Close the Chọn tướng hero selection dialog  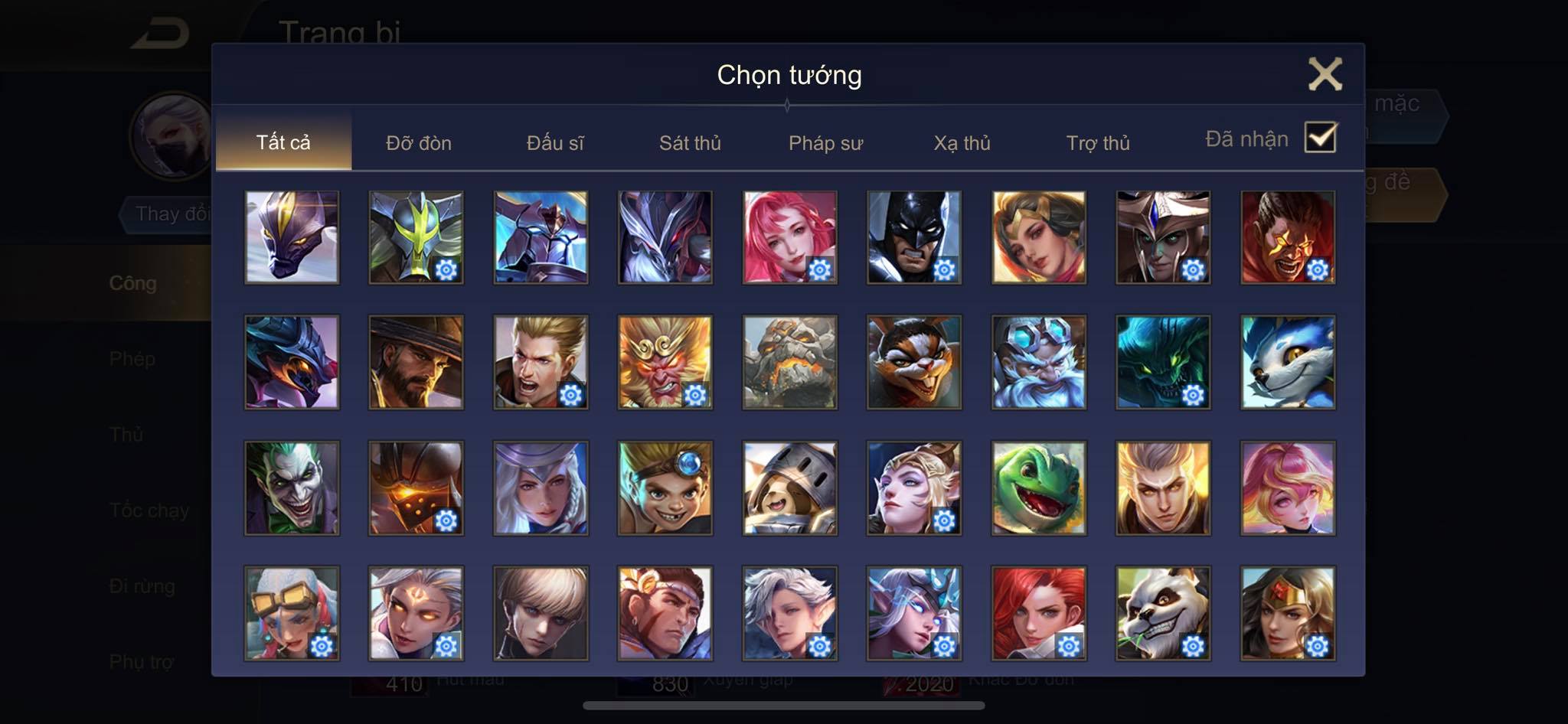(1325, 74)
